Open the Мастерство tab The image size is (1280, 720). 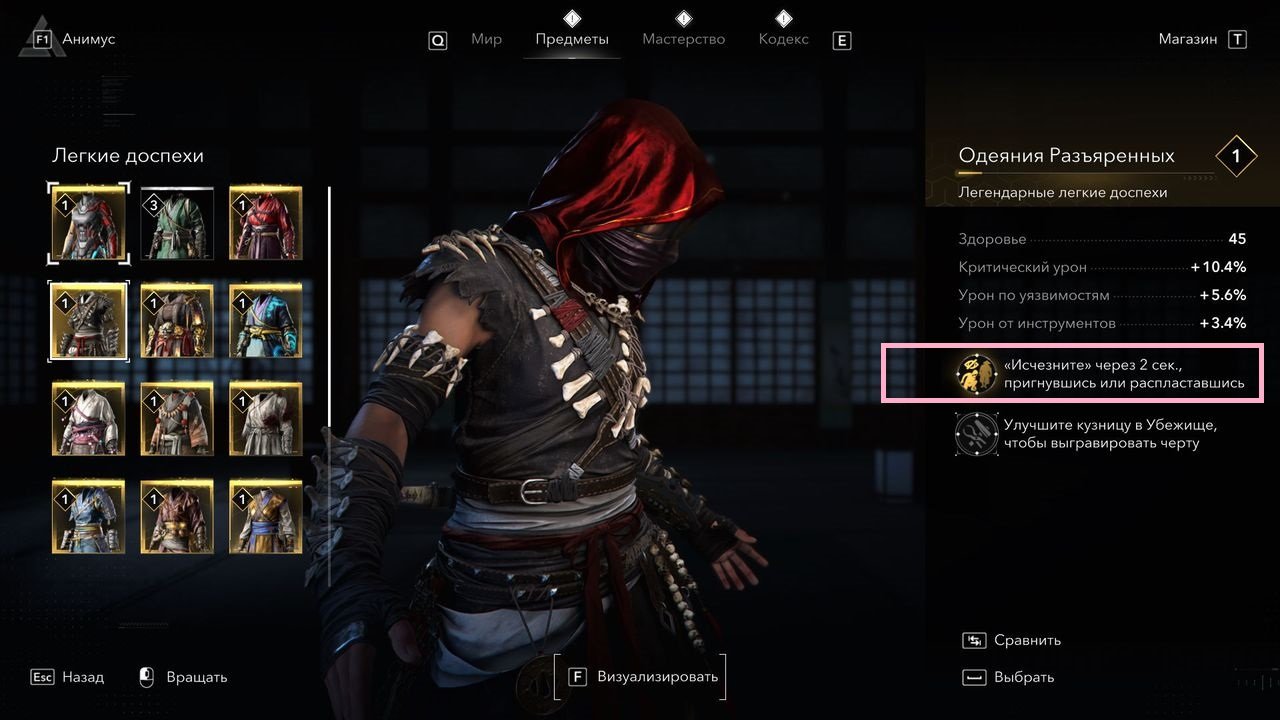click(683, 40)
